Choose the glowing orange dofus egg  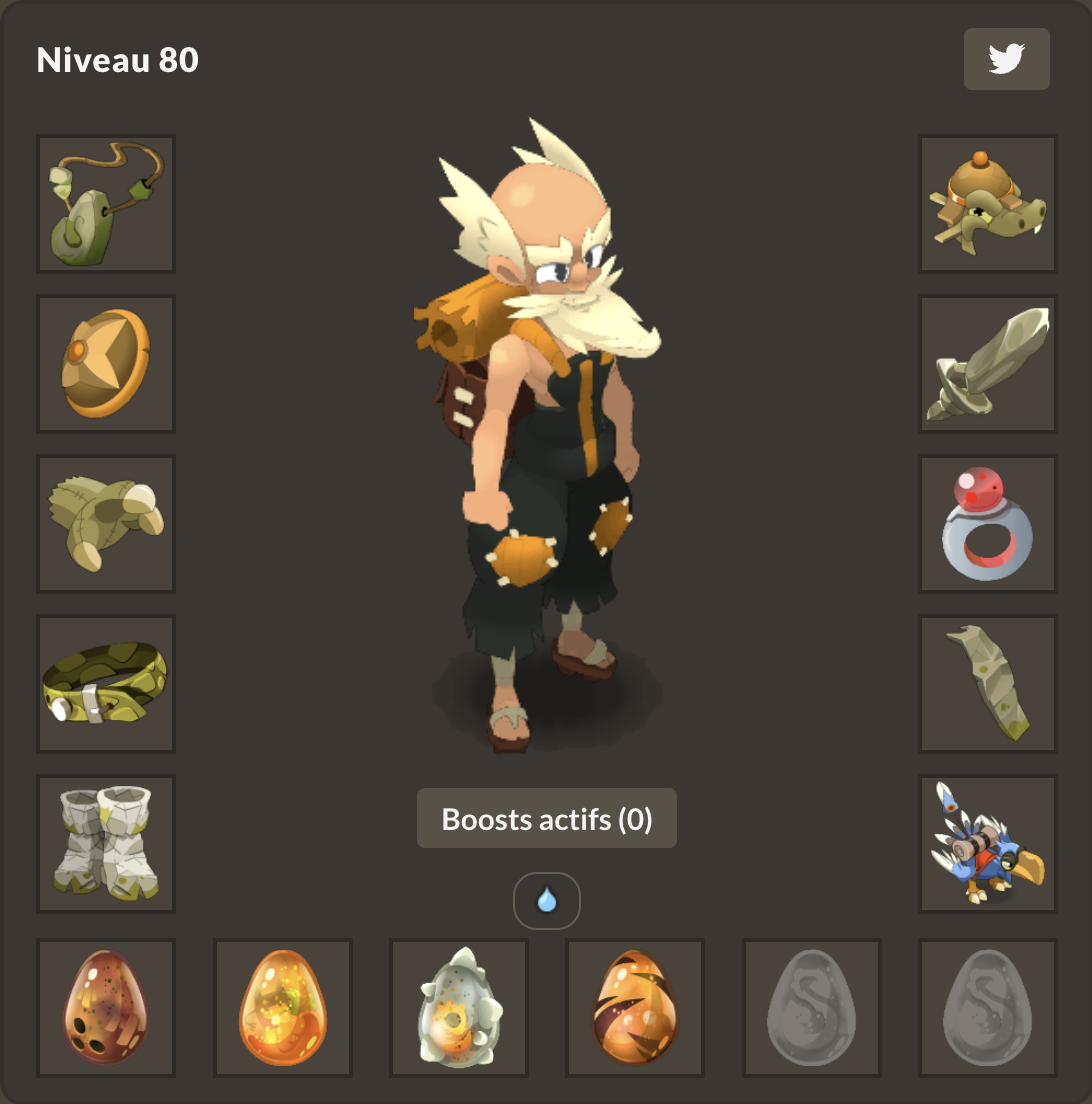[283, 1008]
